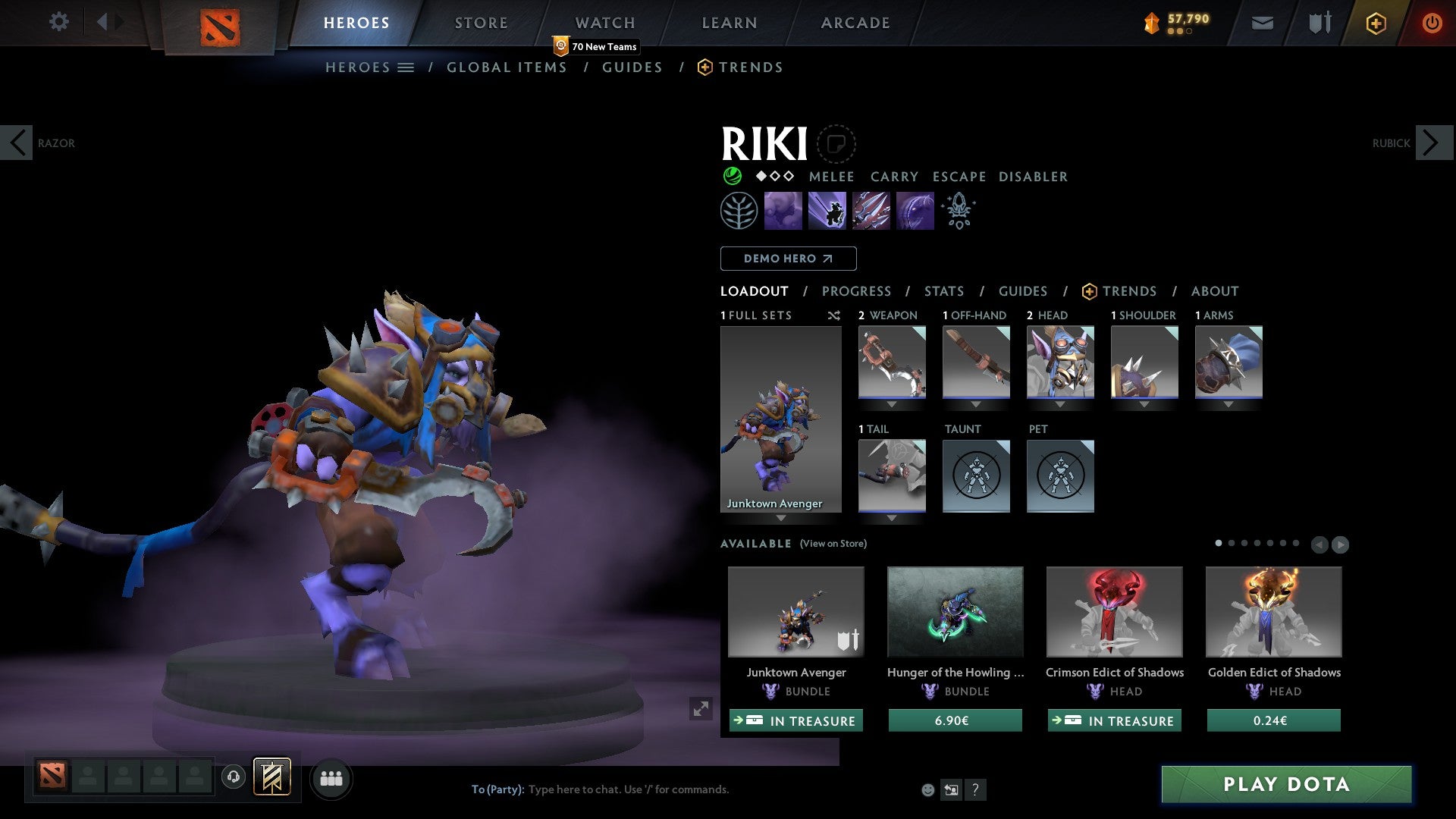Click the DEMO HERO button
The image size is (1456, 819).
click(x=788, y=259)
